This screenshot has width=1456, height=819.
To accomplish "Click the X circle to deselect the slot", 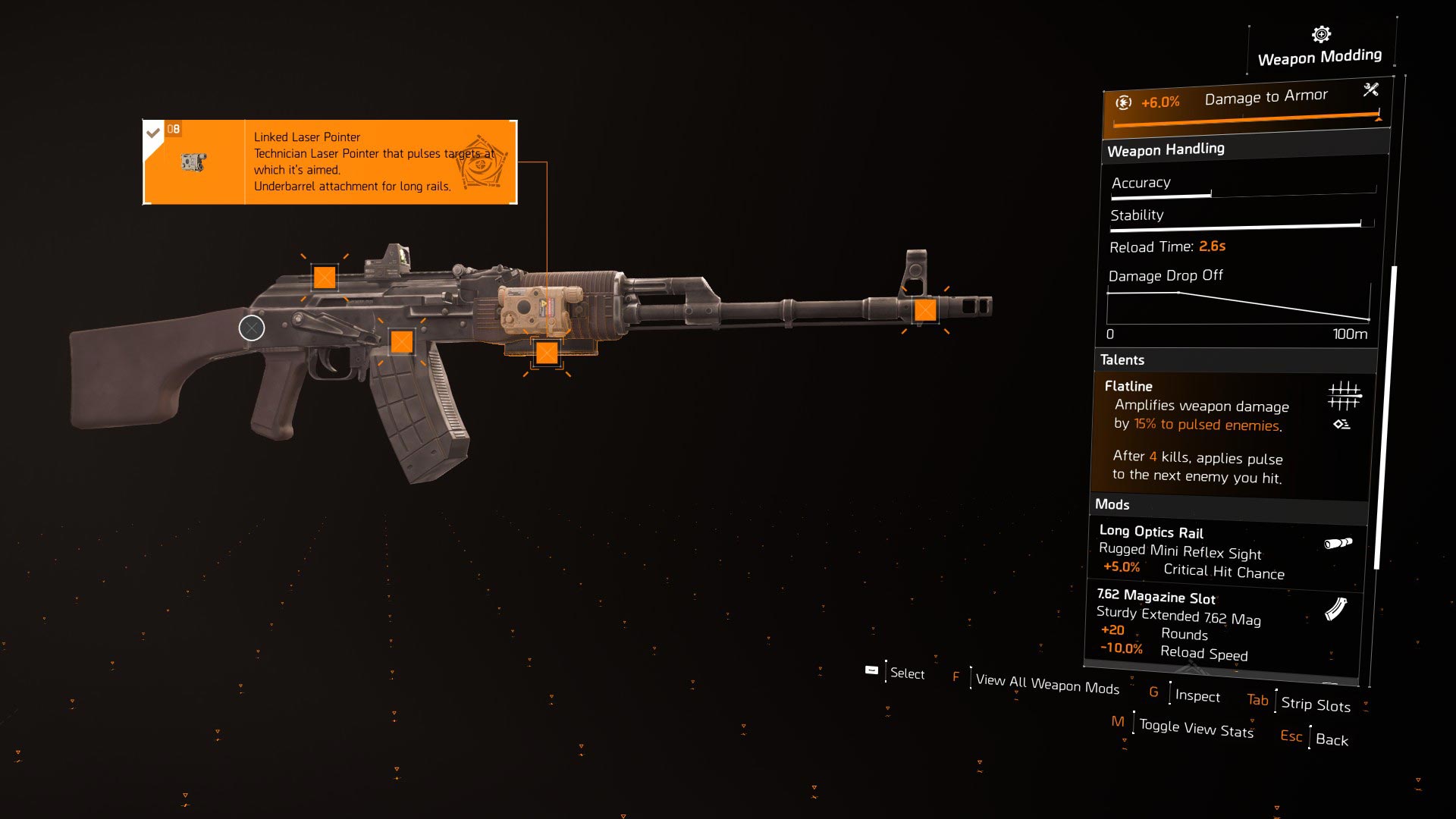I will click(251, 328).
